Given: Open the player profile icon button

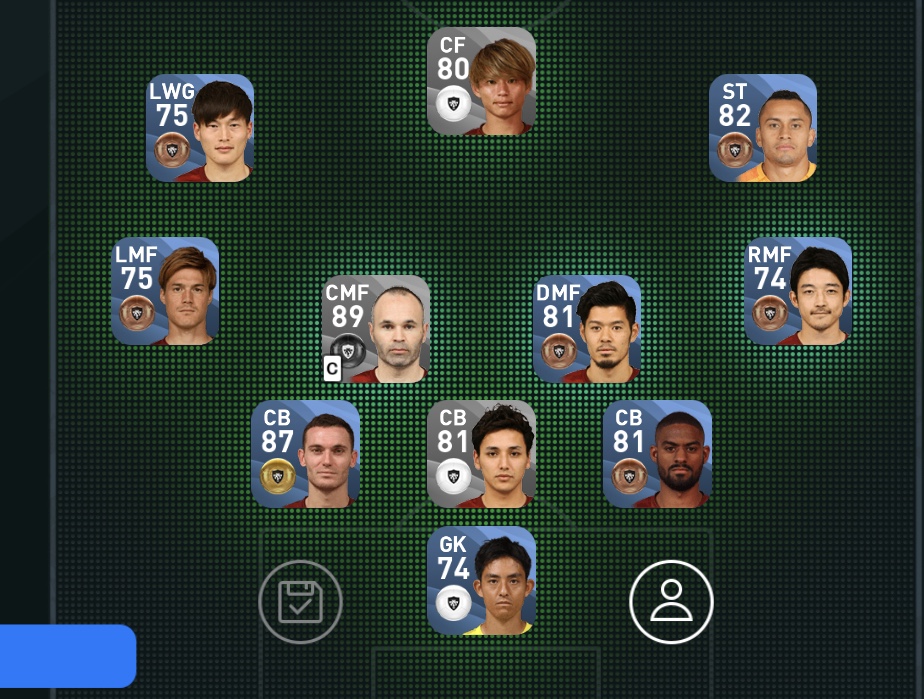Looking at the screenshot, I should [671, 602].
